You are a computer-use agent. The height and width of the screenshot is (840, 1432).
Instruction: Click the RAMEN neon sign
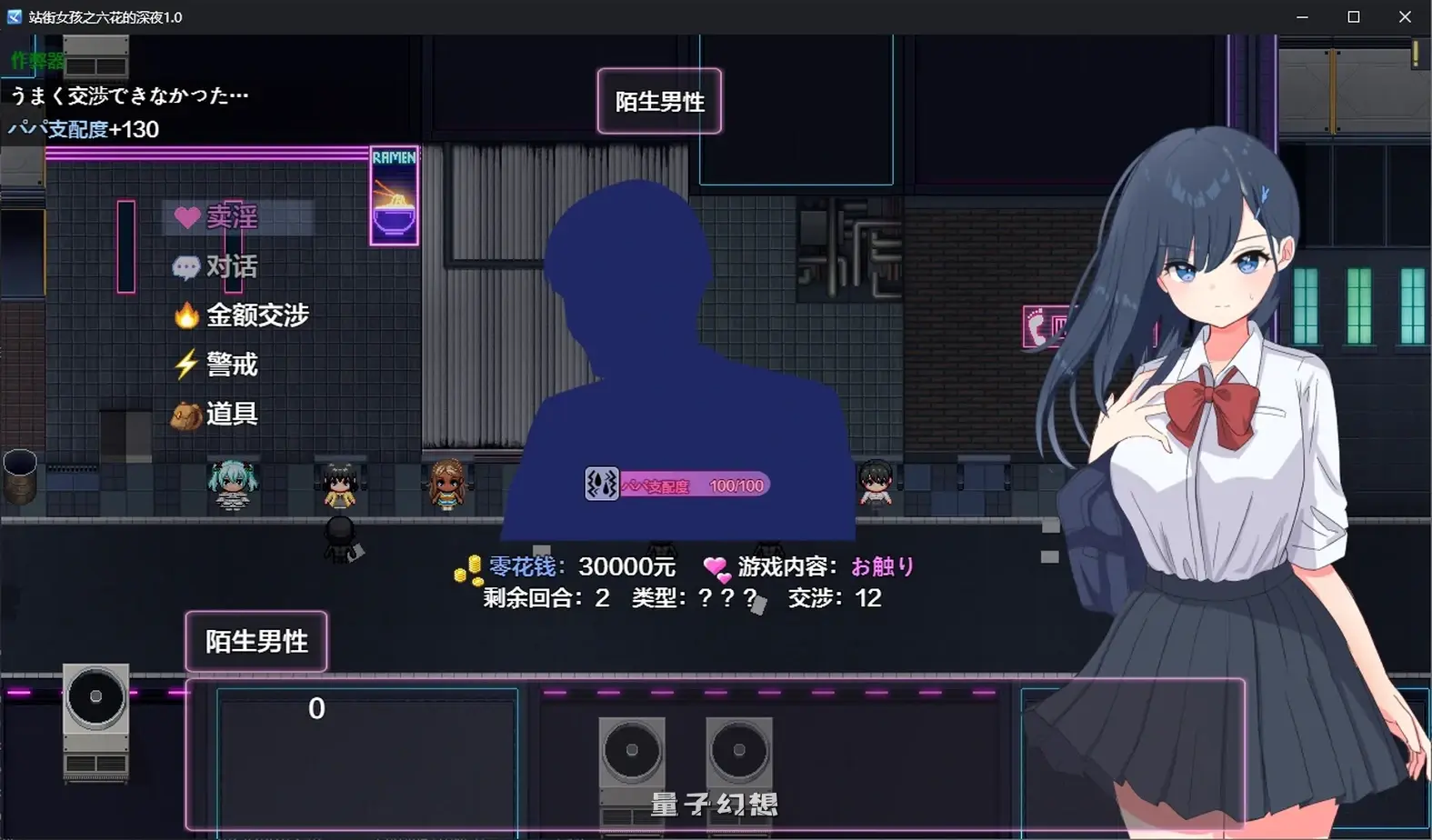tap(394, 194)
